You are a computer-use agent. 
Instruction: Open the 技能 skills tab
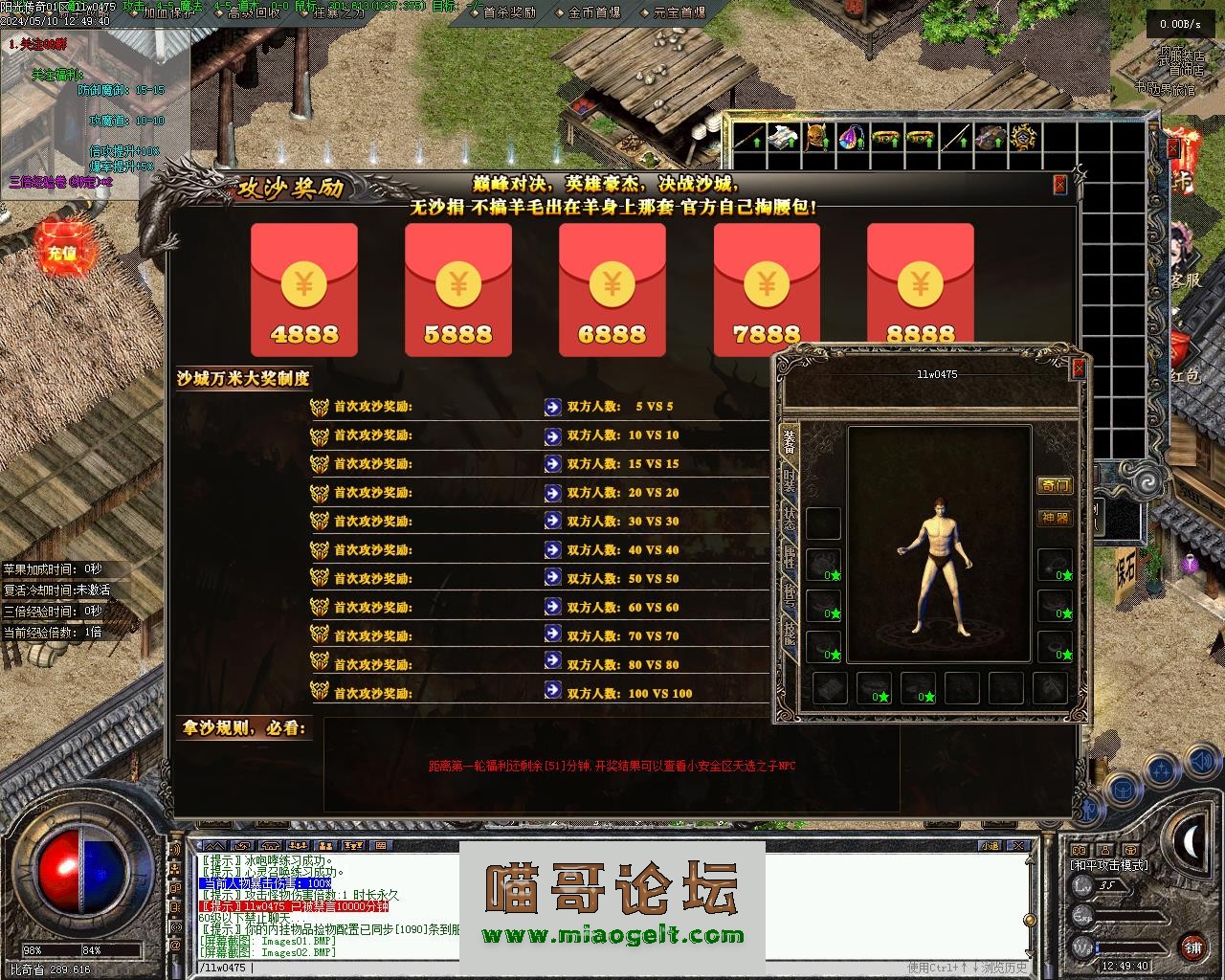pyautogui.click(x=790, y=632)
